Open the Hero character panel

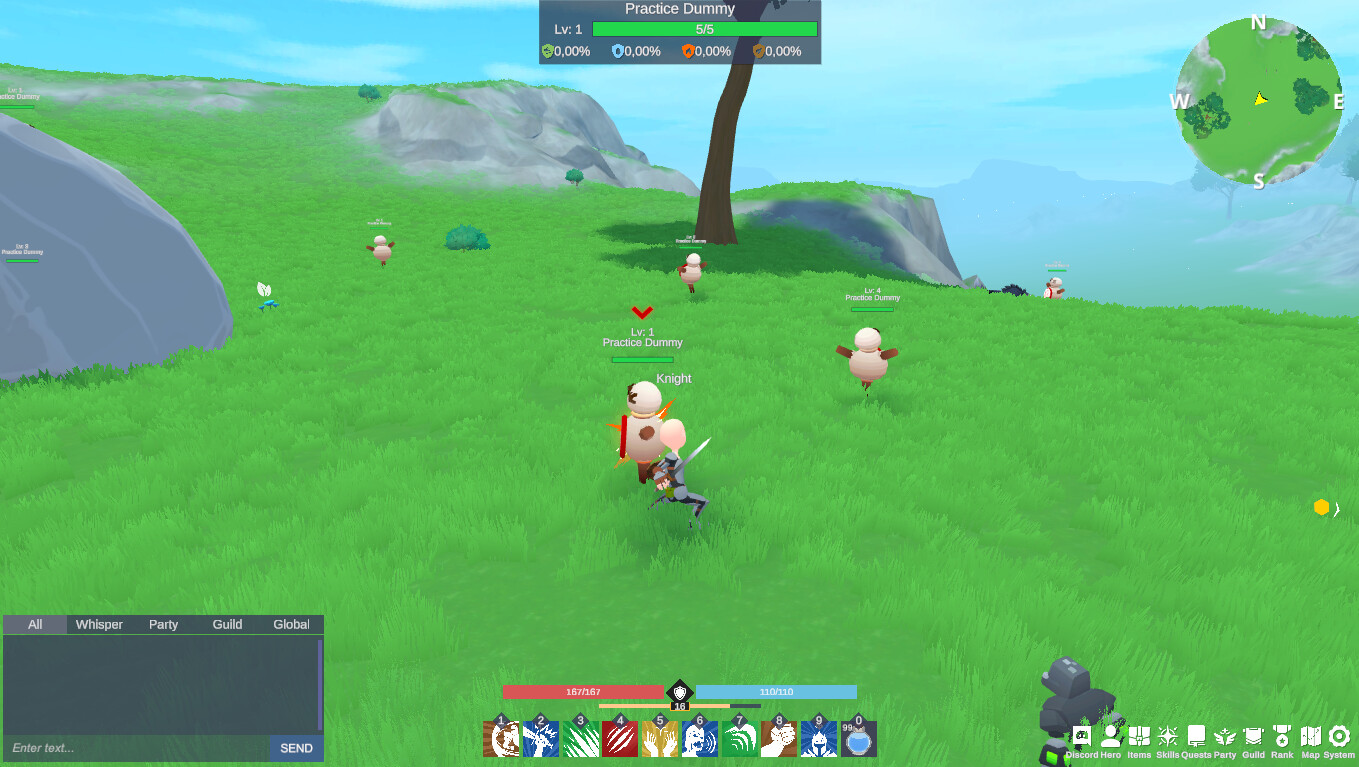coord(1110,735)
